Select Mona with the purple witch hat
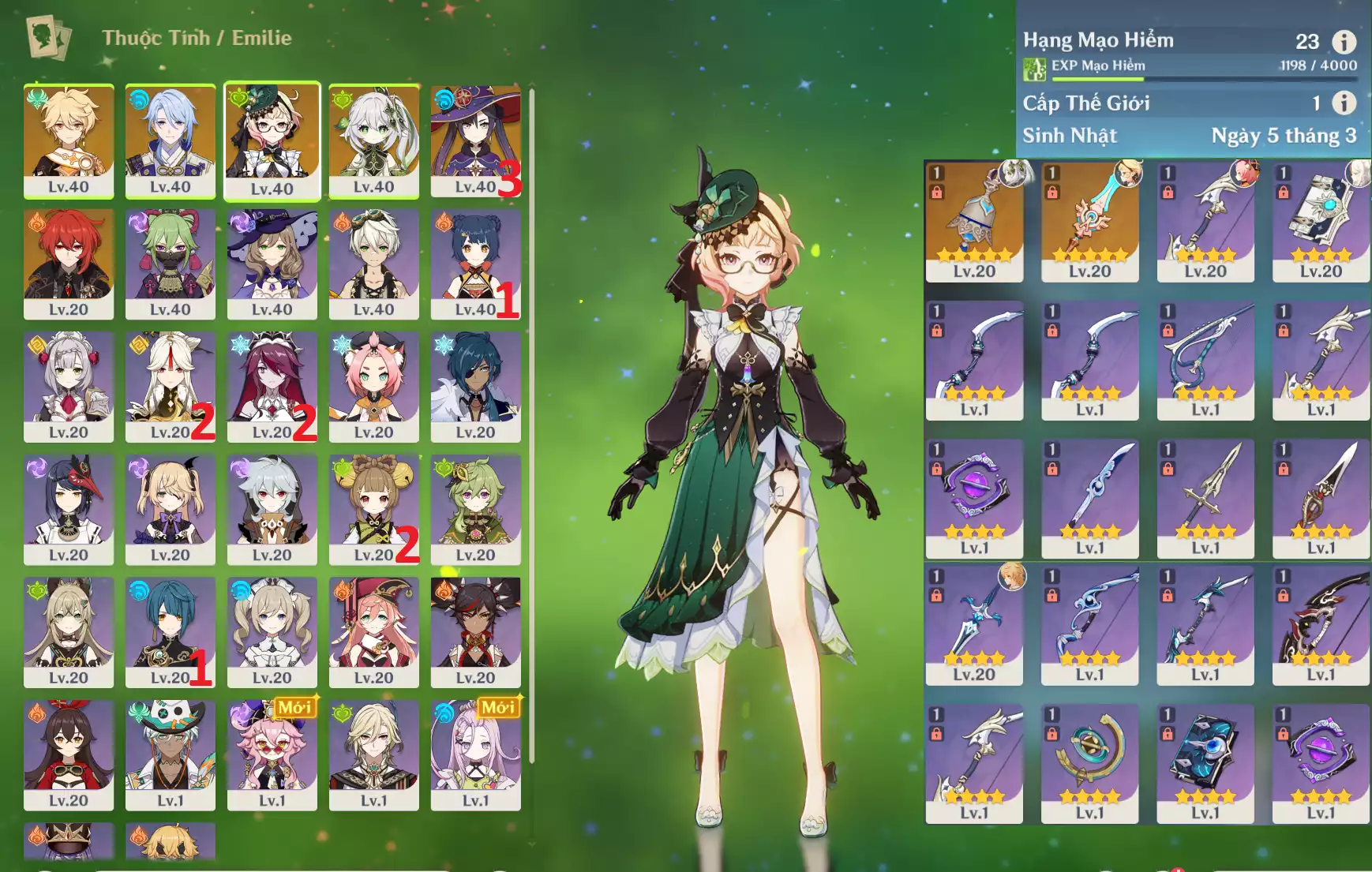Image resolution: width=1372 pixels, height=872 pixels. pyautogui.click(x=475, y=140)
